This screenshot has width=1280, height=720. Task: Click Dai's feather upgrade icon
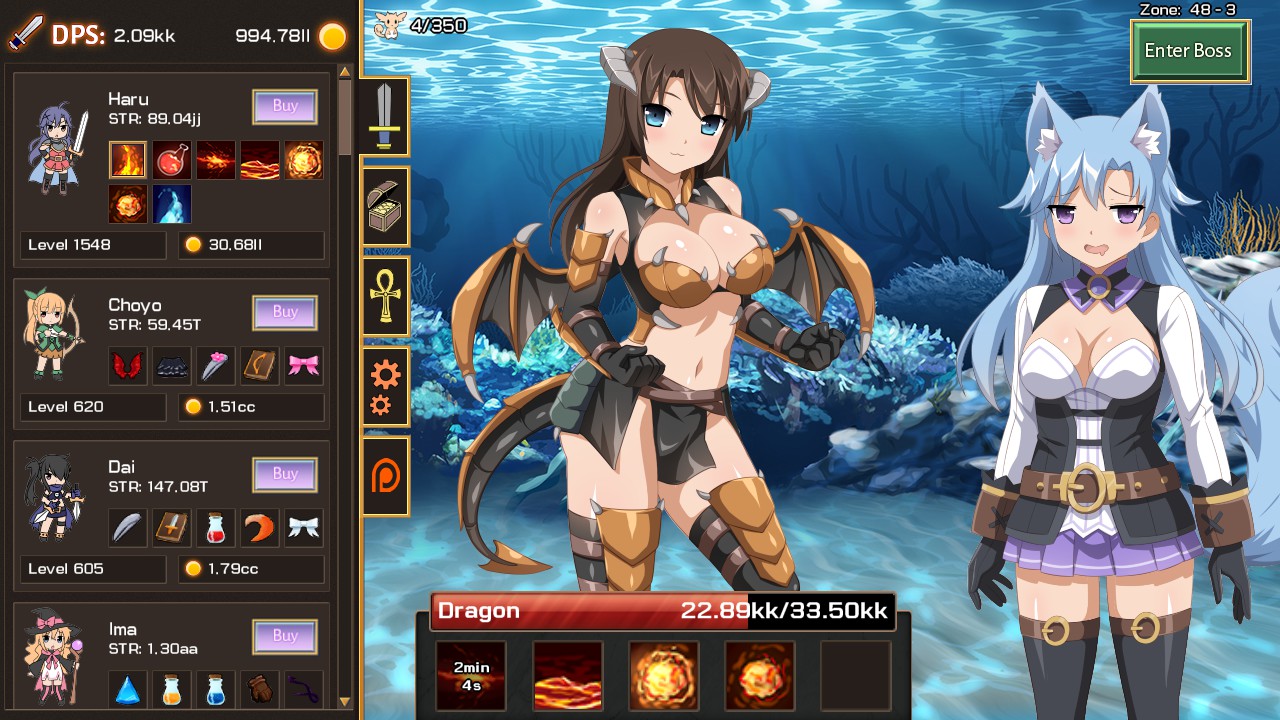[127, 527]
